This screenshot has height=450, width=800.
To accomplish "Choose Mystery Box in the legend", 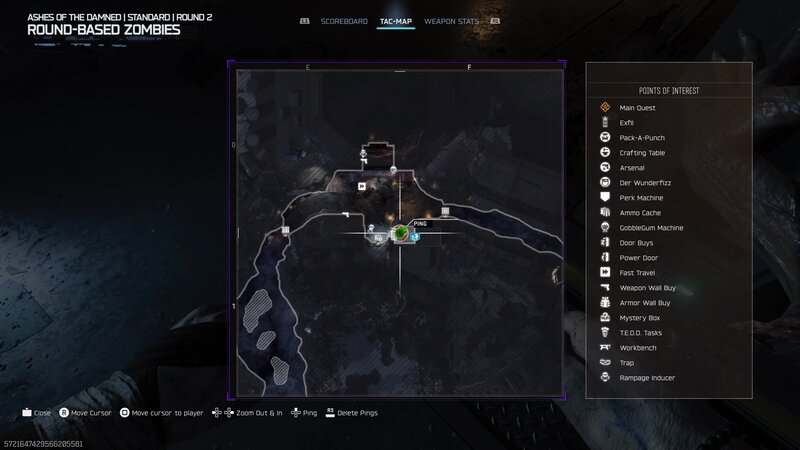I will [640, 318].
